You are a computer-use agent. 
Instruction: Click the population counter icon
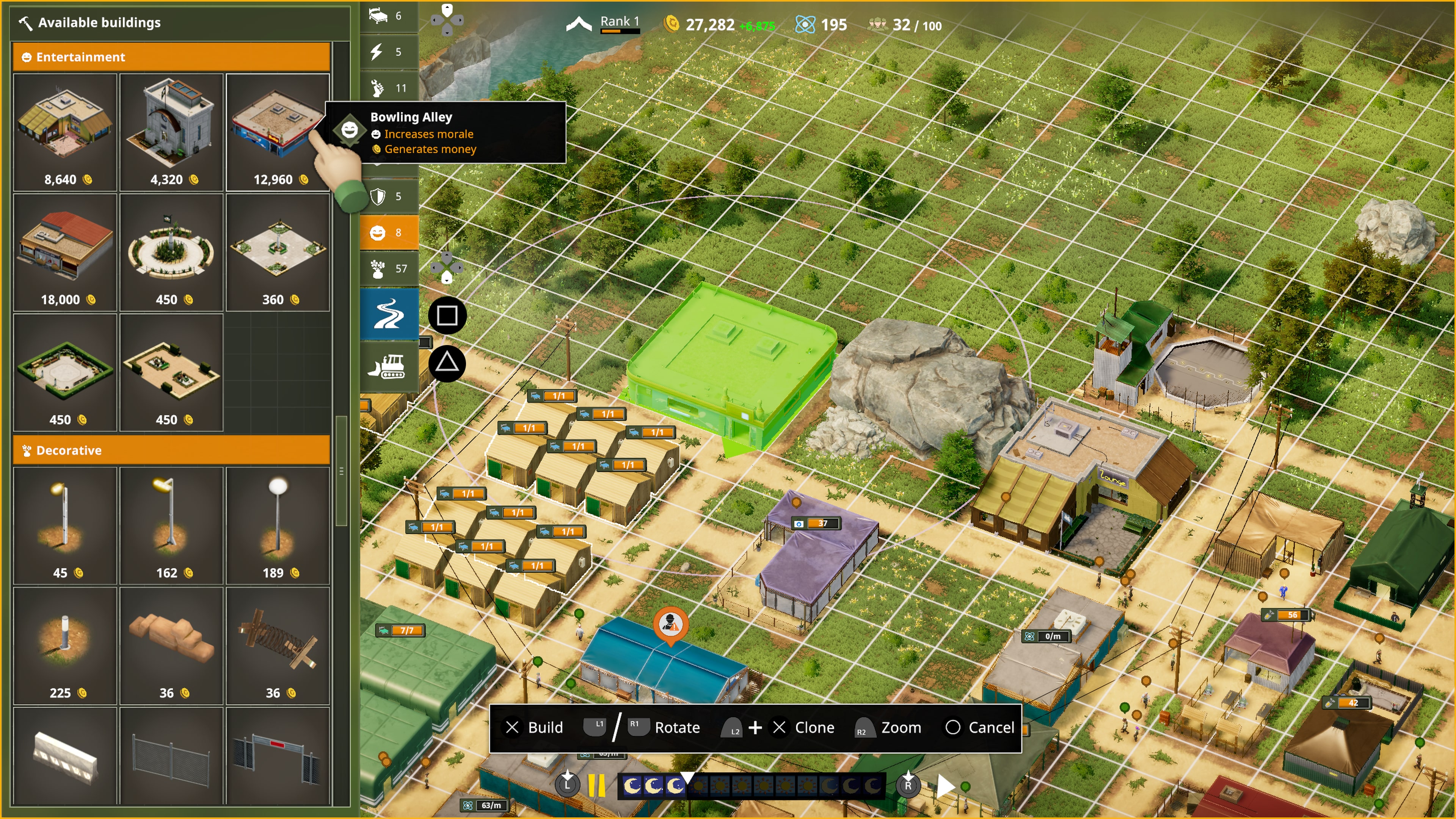[x=879, y=24]
